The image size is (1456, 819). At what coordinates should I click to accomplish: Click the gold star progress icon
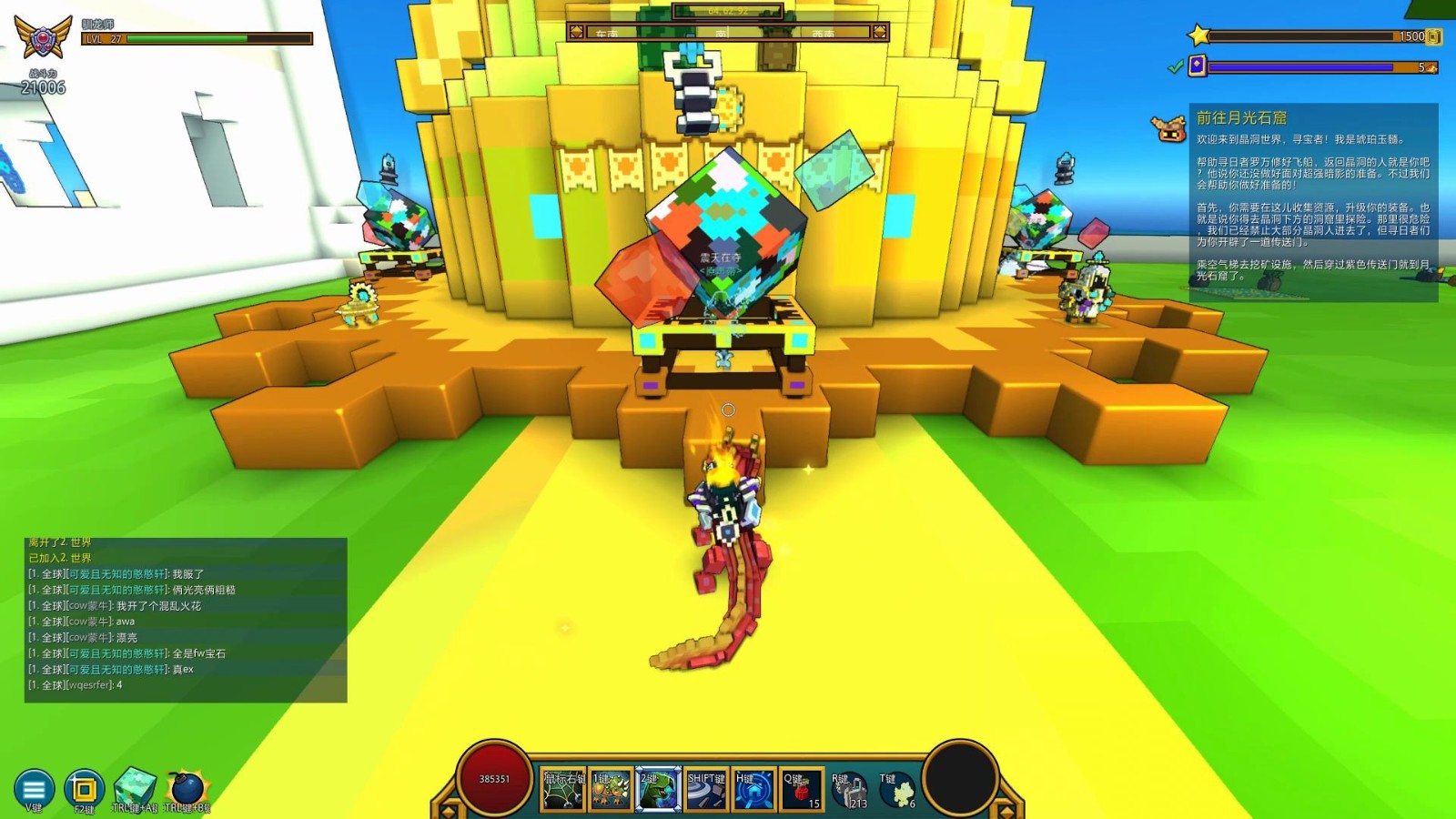(x=1198, y=36)
